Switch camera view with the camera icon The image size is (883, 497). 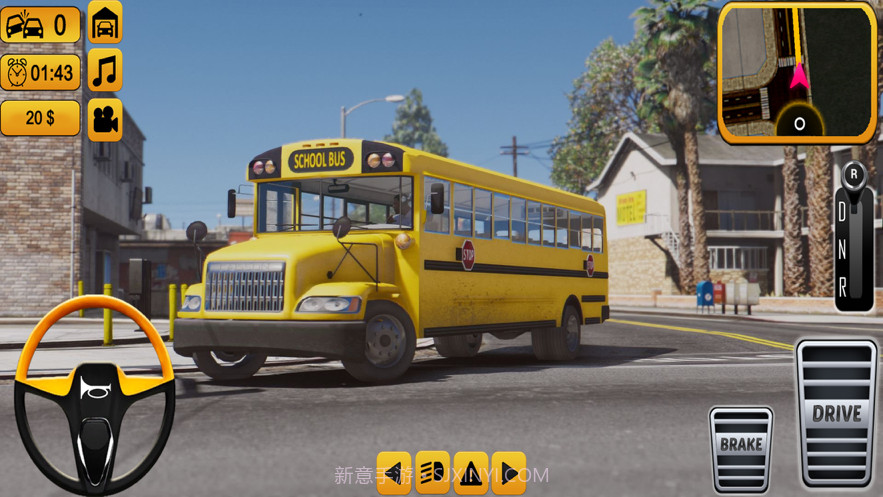tap(105, 119)
